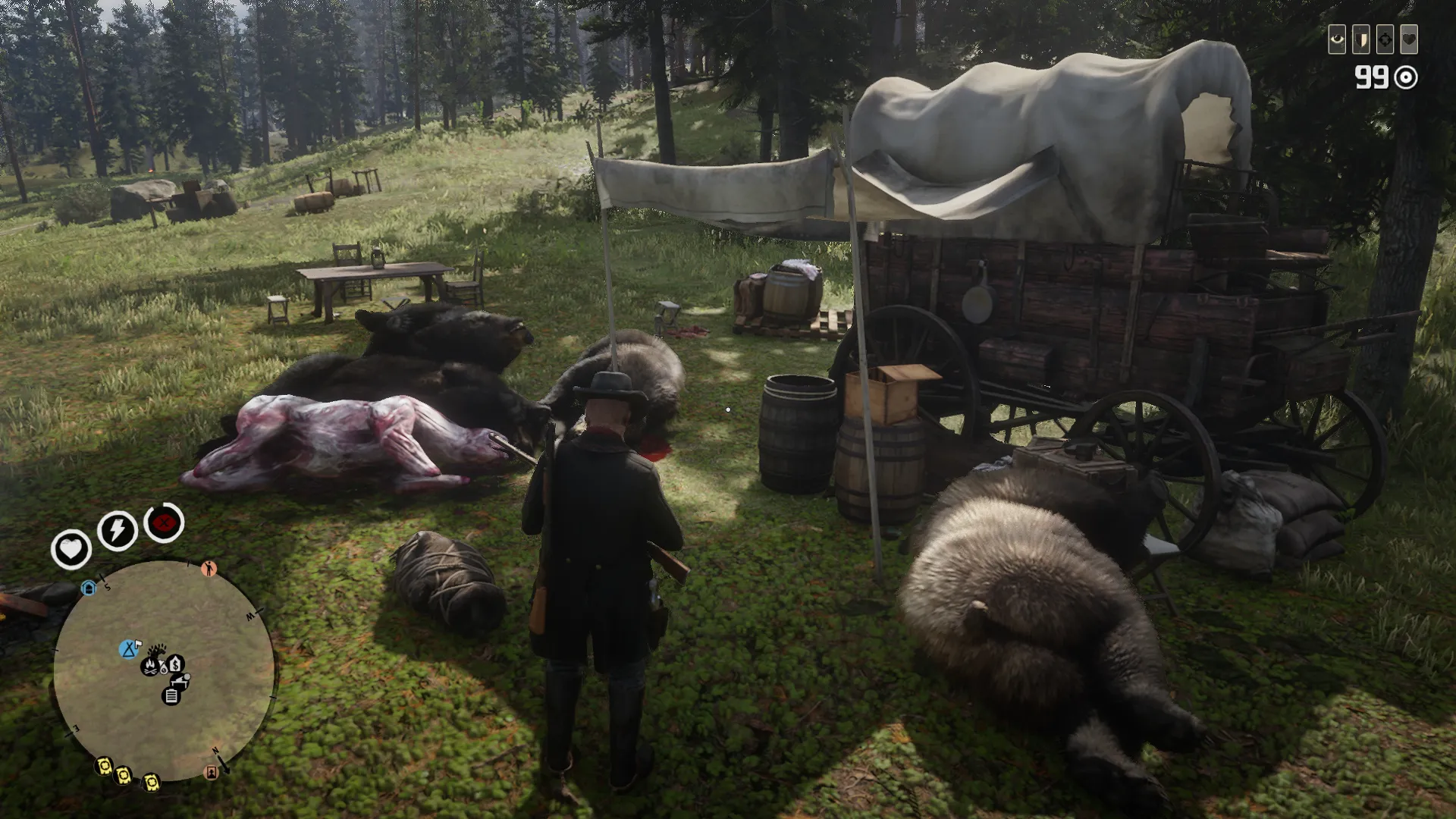Screen dimensions: 1456x819
Task: Click the blue house marker on minimap edge
Action: click(x=89, y=588)
